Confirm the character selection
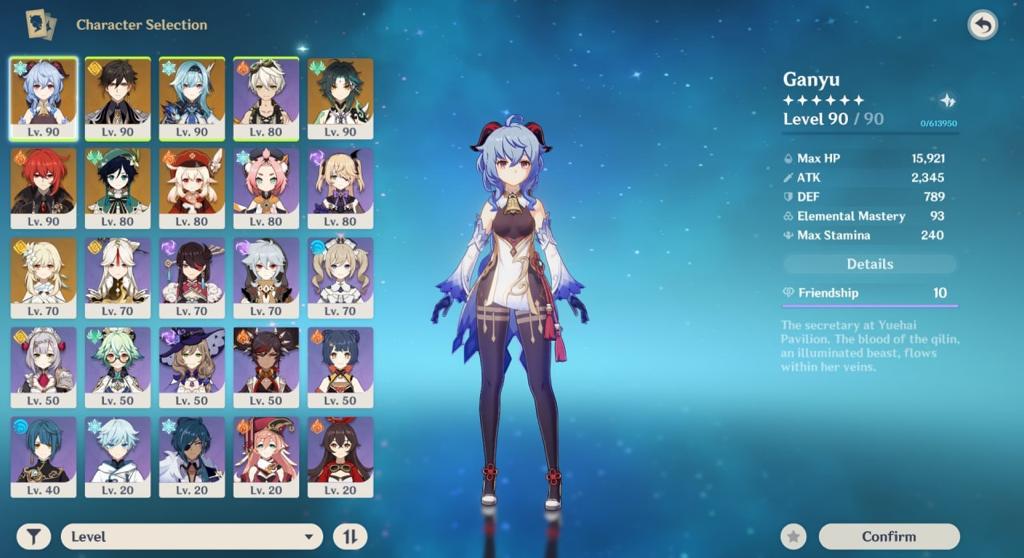The image size is (1024, 558). pos(888,537)
